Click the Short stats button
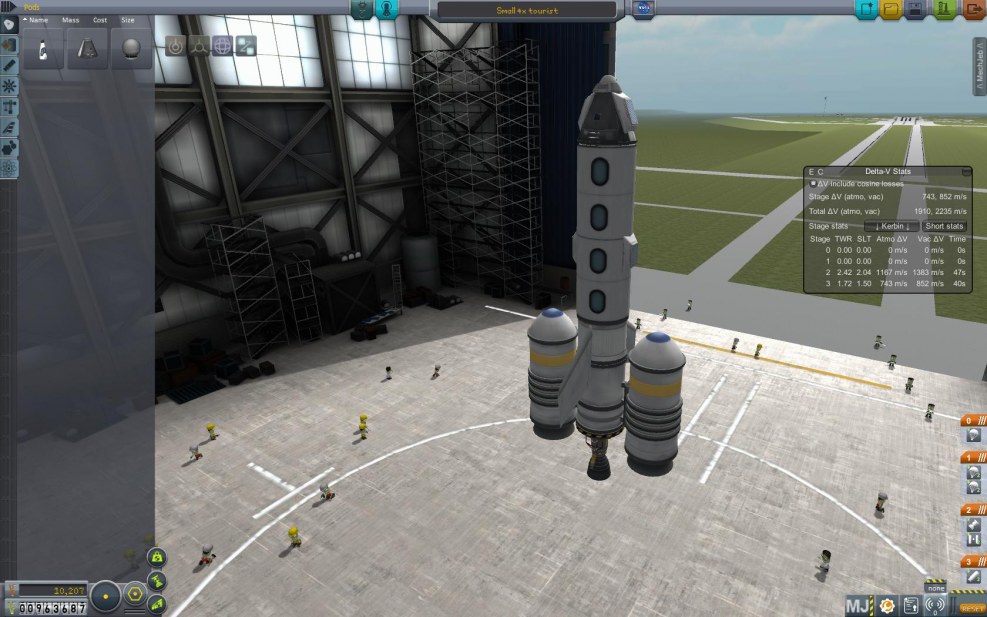Image resolution: width=987 pixels, height=617 pixels. (944, 226)
